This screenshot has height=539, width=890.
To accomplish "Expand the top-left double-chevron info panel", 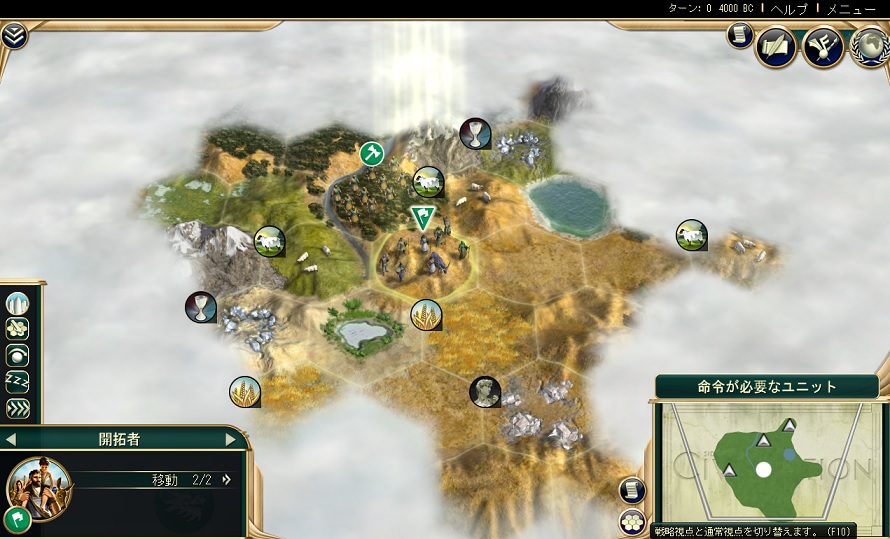I will click(x=14, y=36).
